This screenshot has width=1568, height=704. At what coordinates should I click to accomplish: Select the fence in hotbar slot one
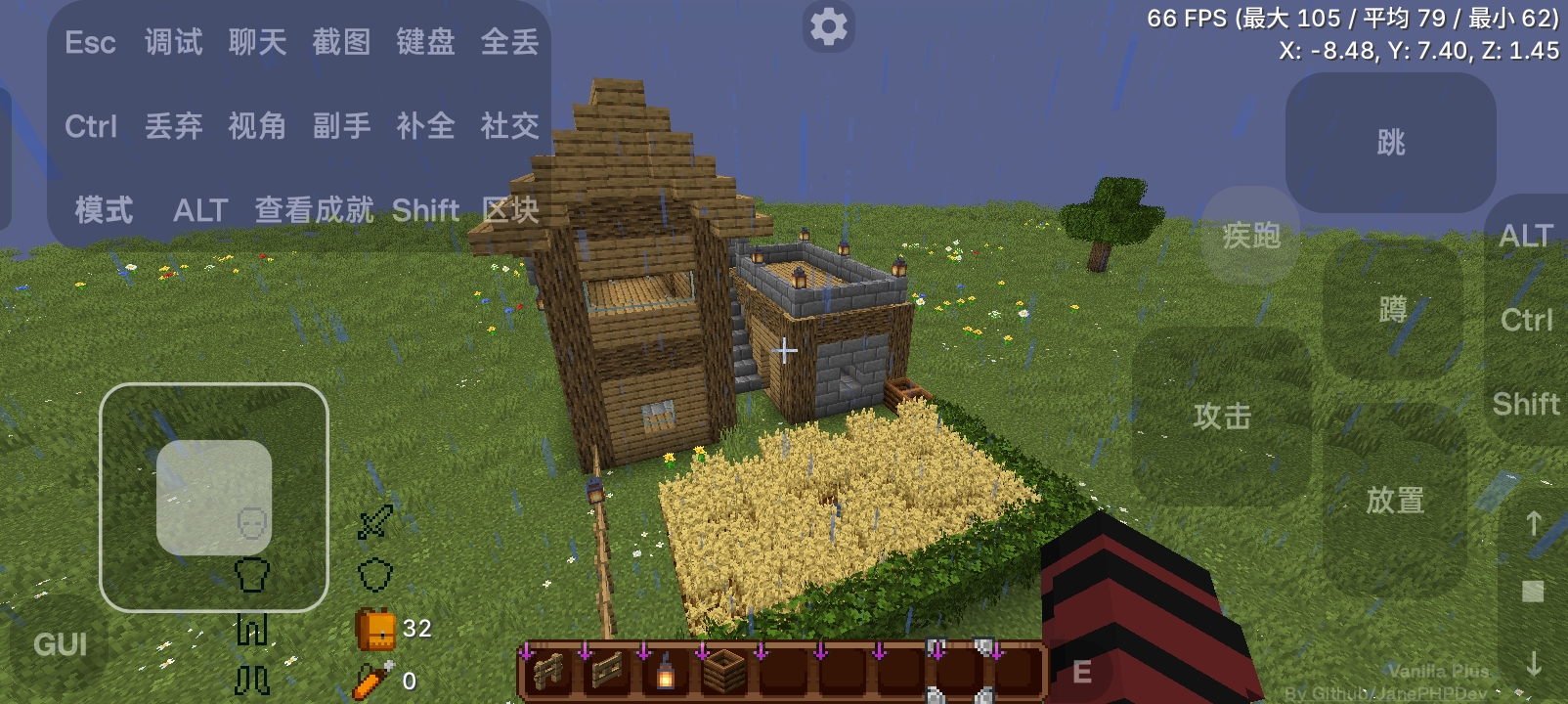coord(547,674)
